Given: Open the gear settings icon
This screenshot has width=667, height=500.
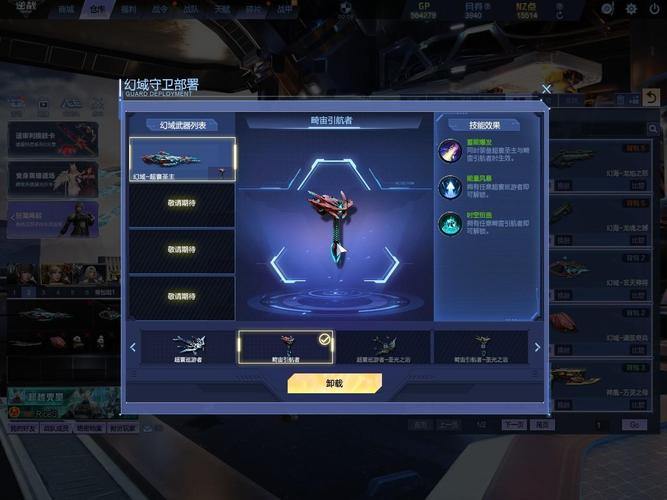Looking at the screenshot, I should (631, 9).
